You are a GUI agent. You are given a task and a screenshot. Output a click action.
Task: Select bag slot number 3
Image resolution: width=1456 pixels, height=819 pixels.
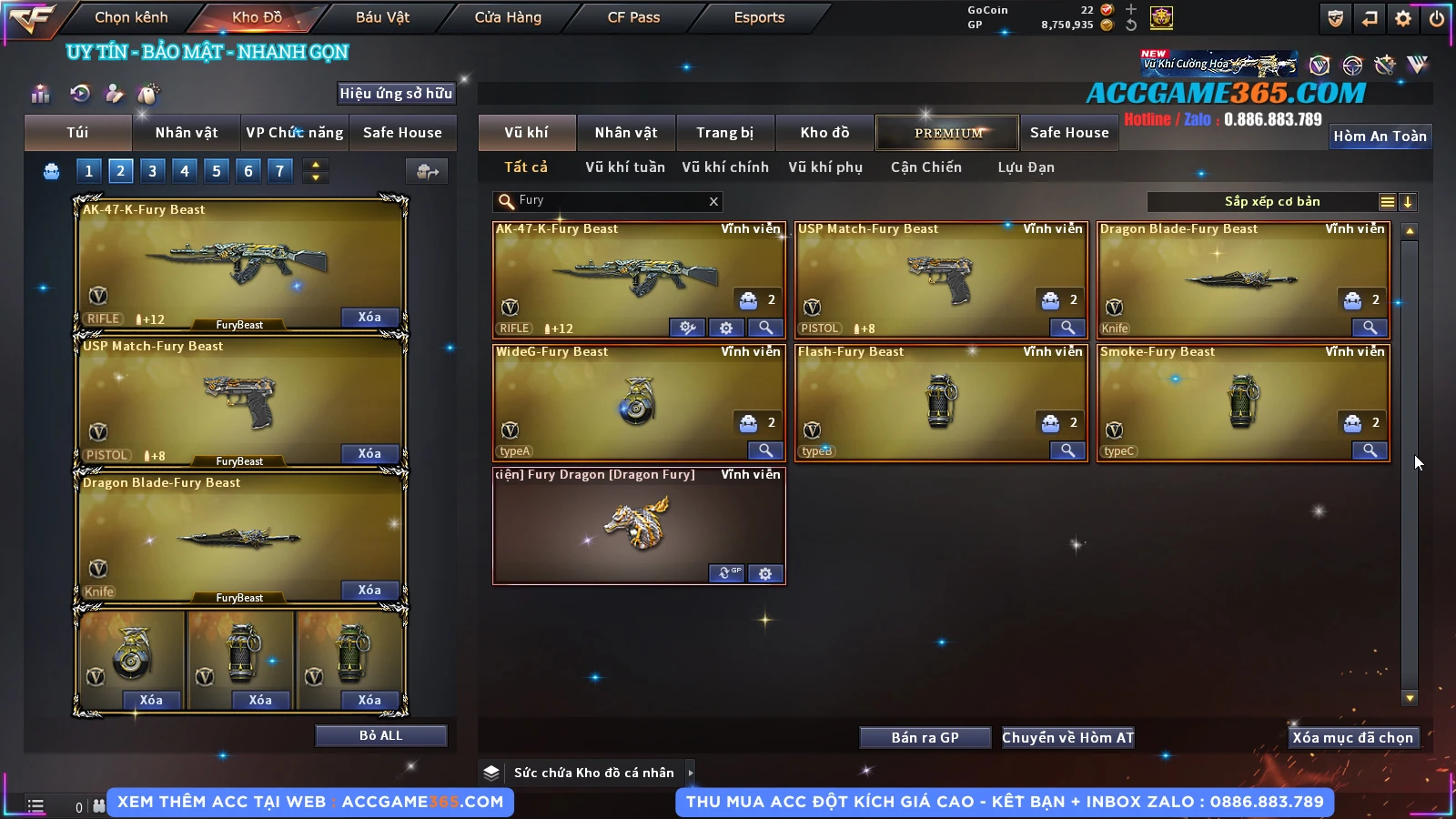(152, 170)
